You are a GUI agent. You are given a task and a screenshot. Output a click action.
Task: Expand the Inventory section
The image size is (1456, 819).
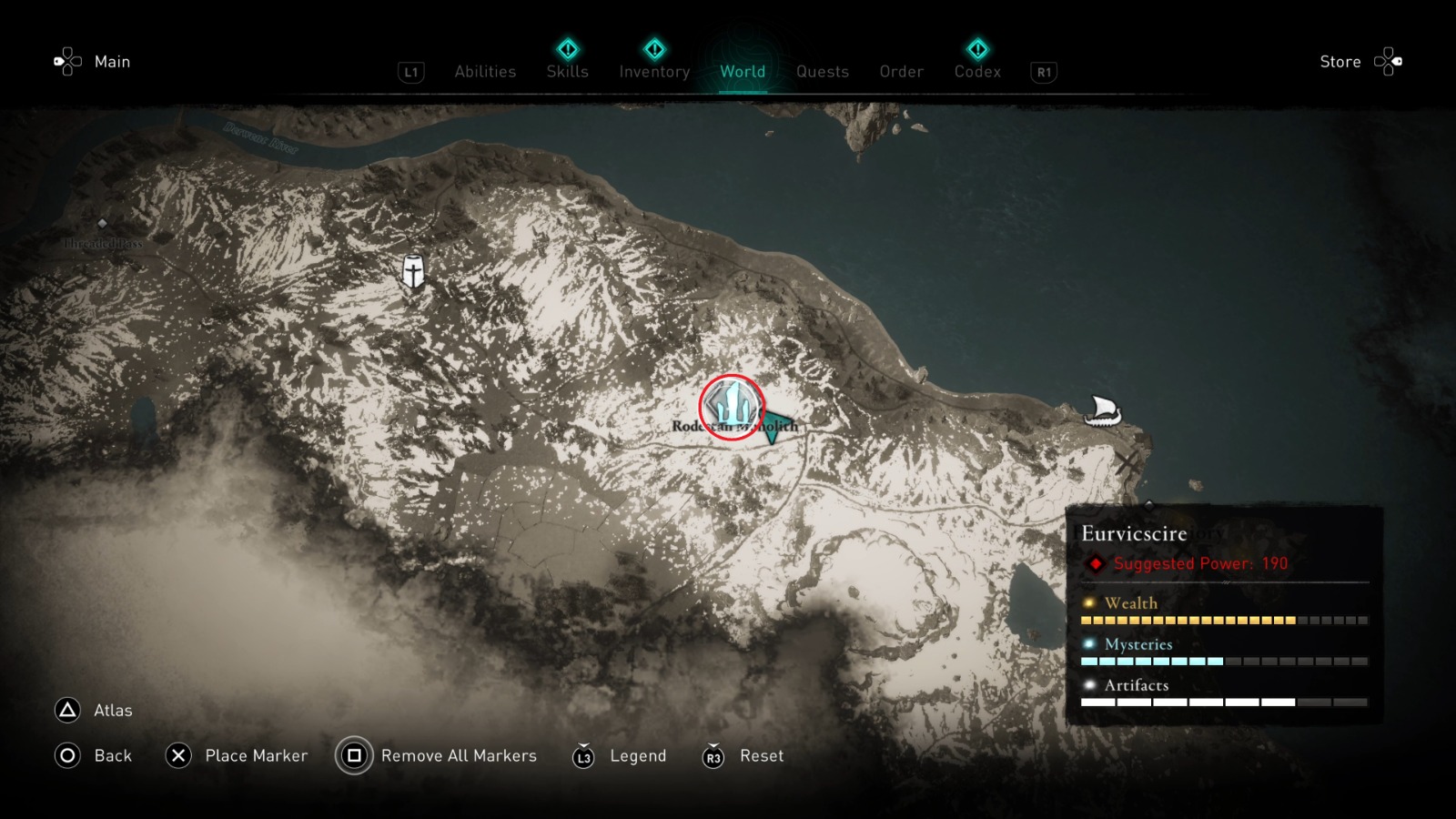point(653,72)
